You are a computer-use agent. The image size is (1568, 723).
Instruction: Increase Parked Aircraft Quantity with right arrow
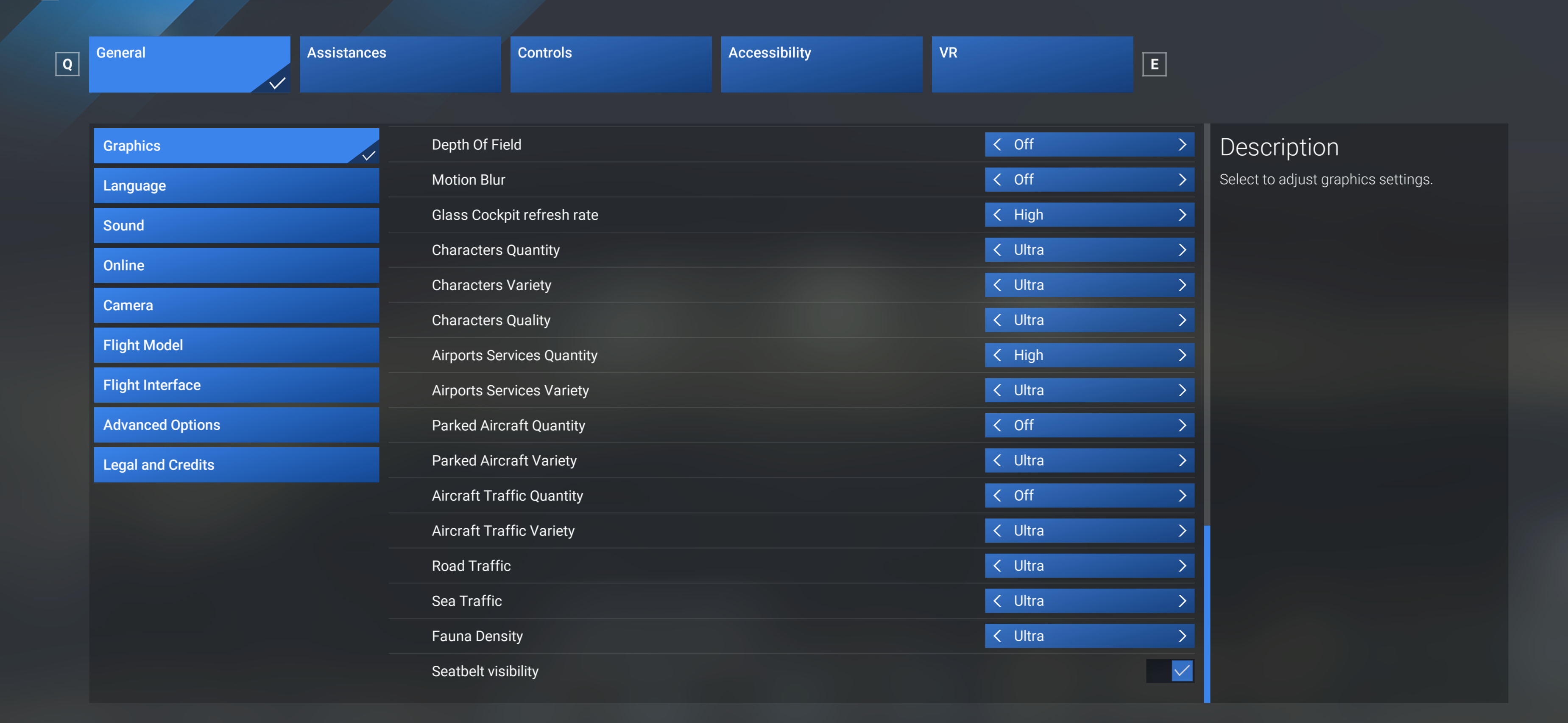tap(1181, 425)
